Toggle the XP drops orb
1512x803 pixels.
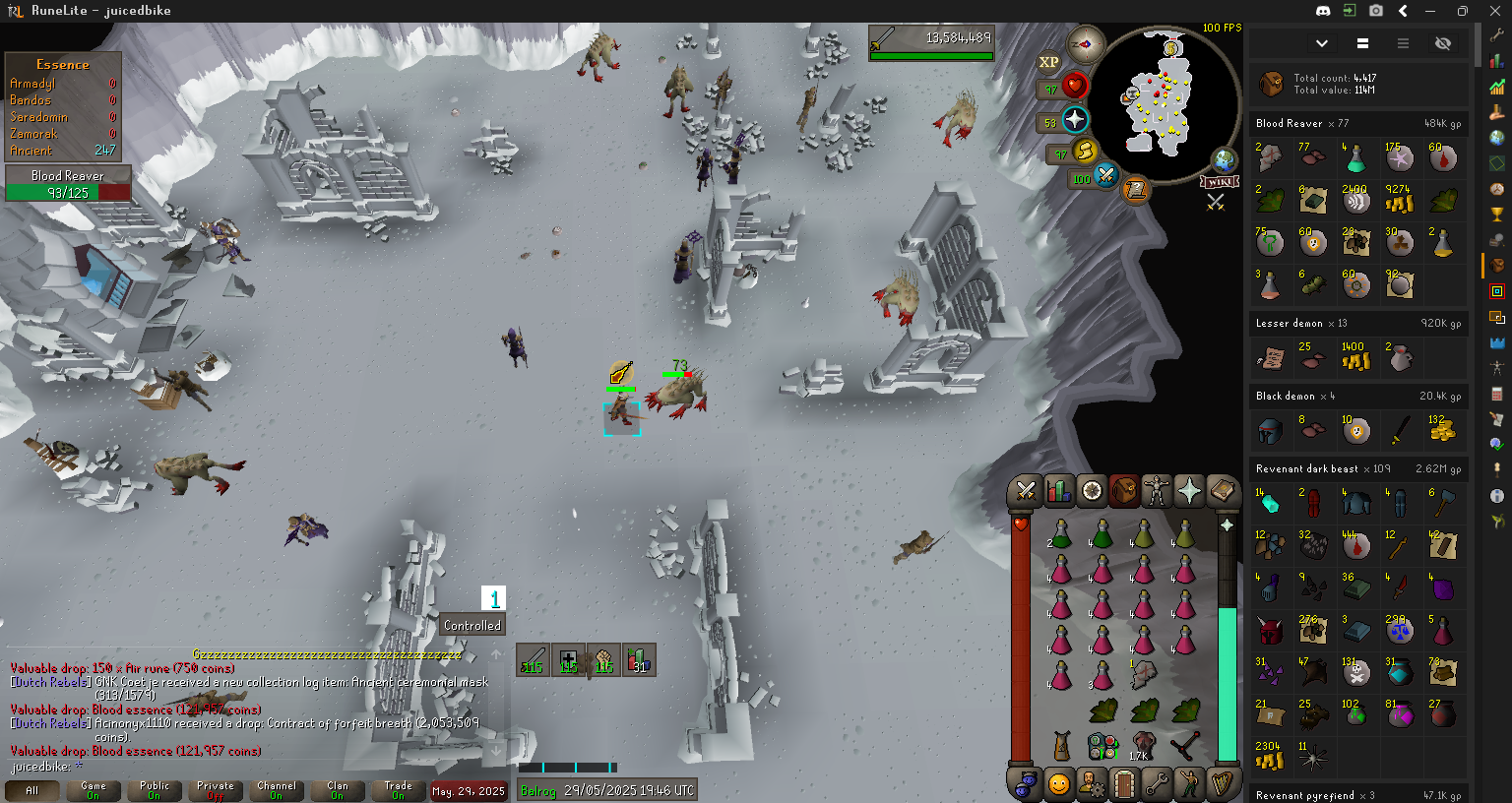click(x=1049, y=62)
